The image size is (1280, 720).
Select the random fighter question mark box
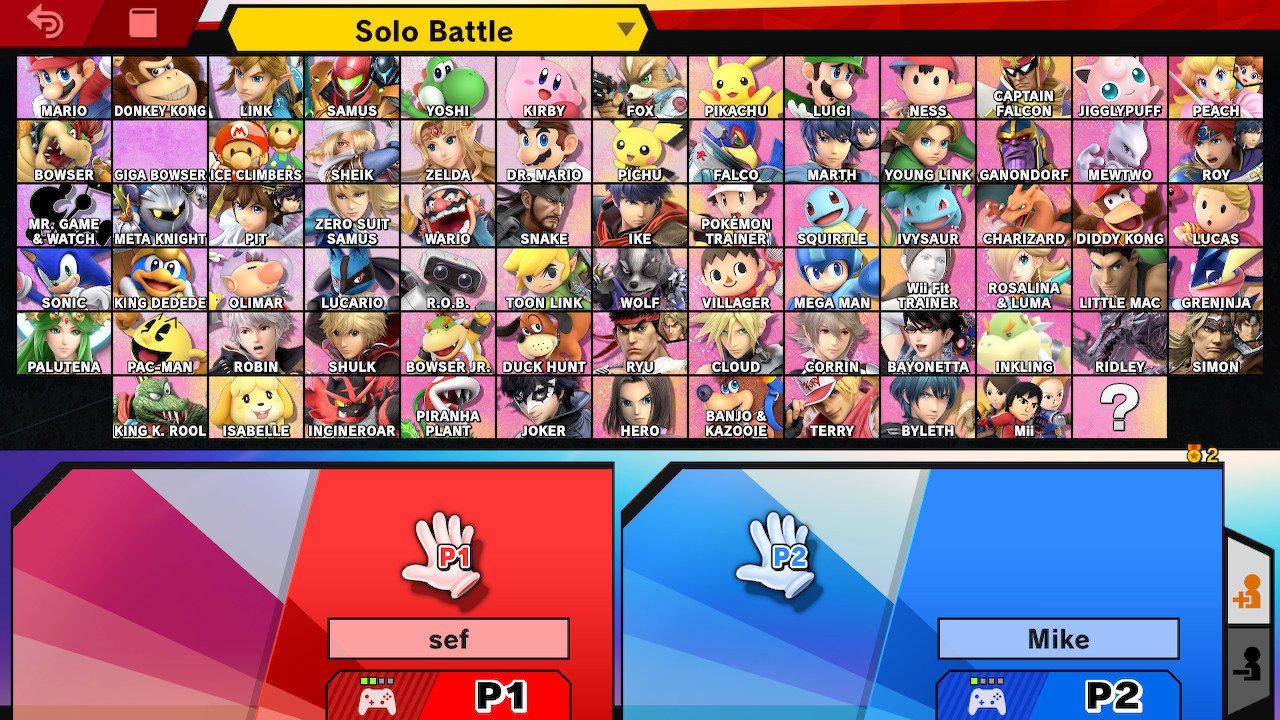click(1120, 407)
